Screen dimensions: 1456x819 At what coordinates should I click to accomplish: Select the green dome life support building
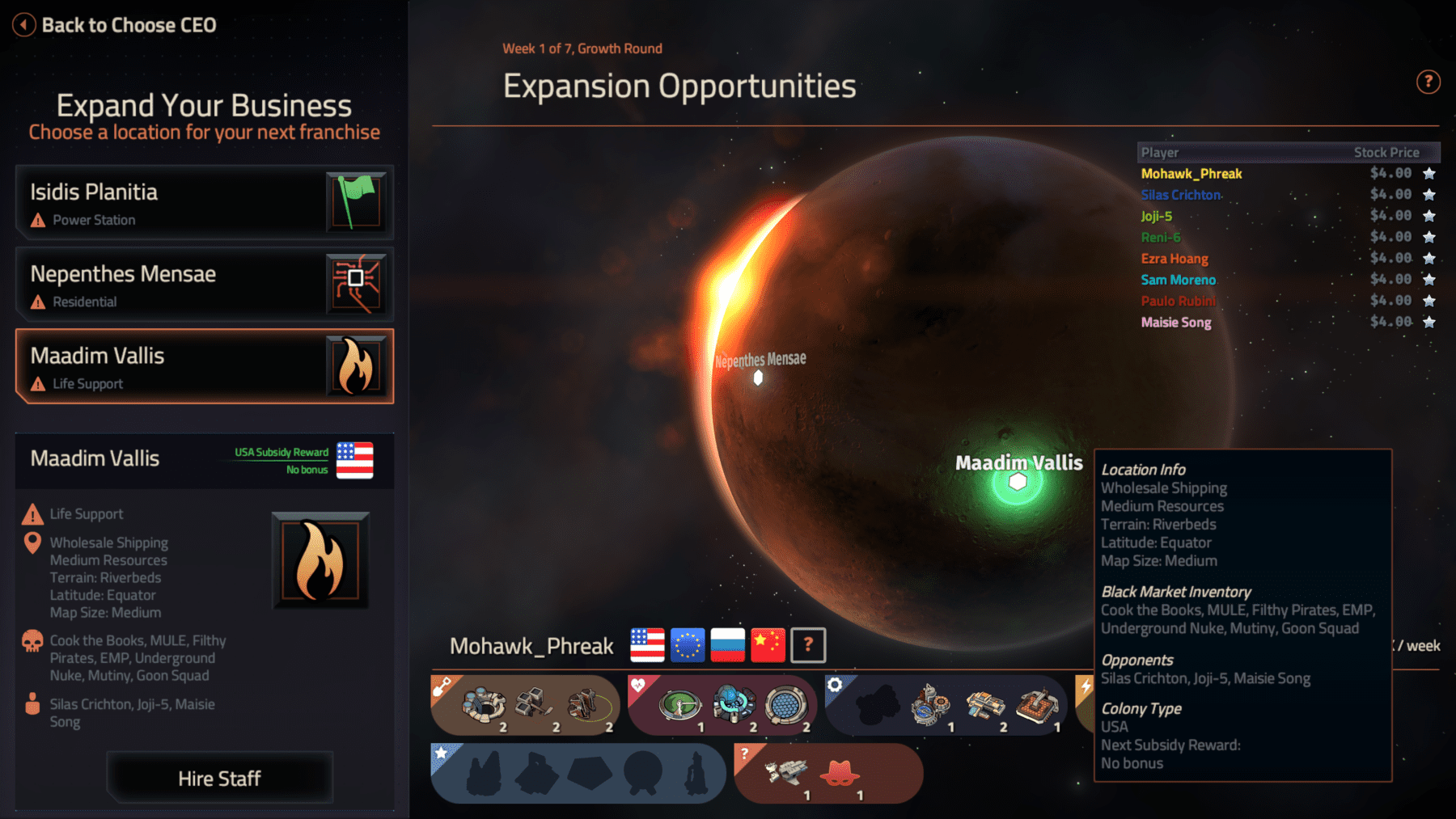[679, 704]
